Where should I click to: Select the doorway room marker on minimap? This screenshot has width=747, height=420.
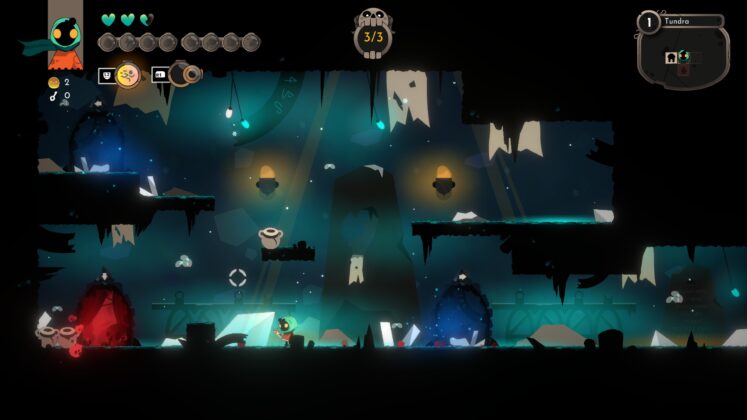click(x=672, y=58)
